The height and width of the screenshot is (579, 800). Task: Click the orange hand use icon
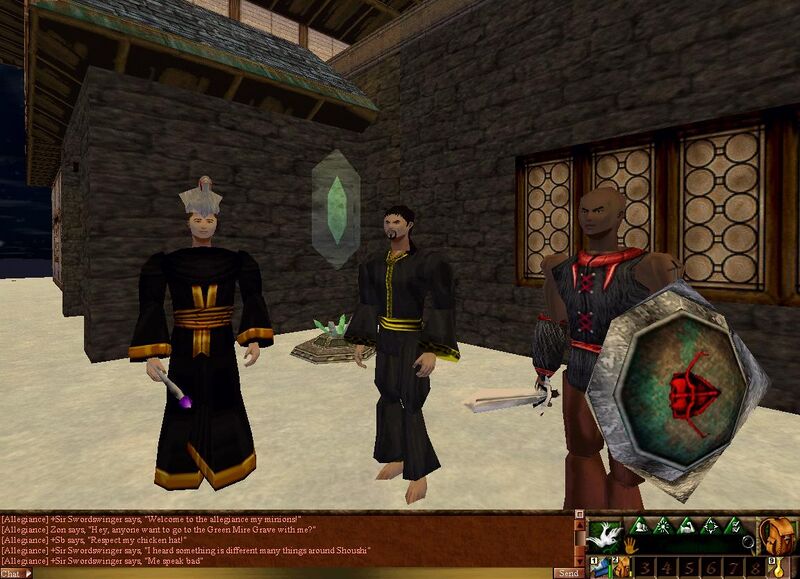(631, 545)
